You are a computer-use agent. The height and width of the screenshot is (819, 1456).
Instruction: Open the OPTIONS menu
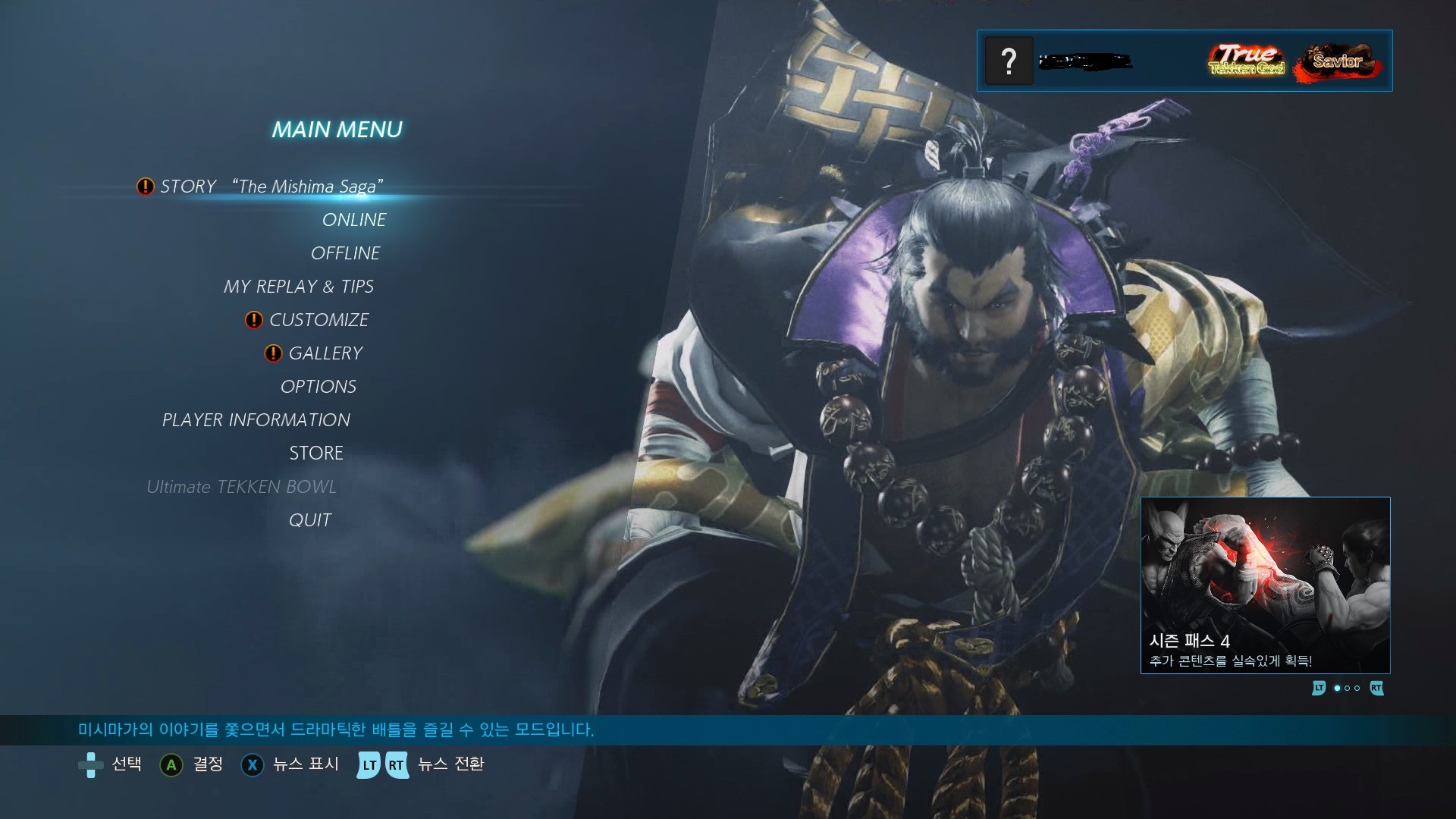click(318, 387)
